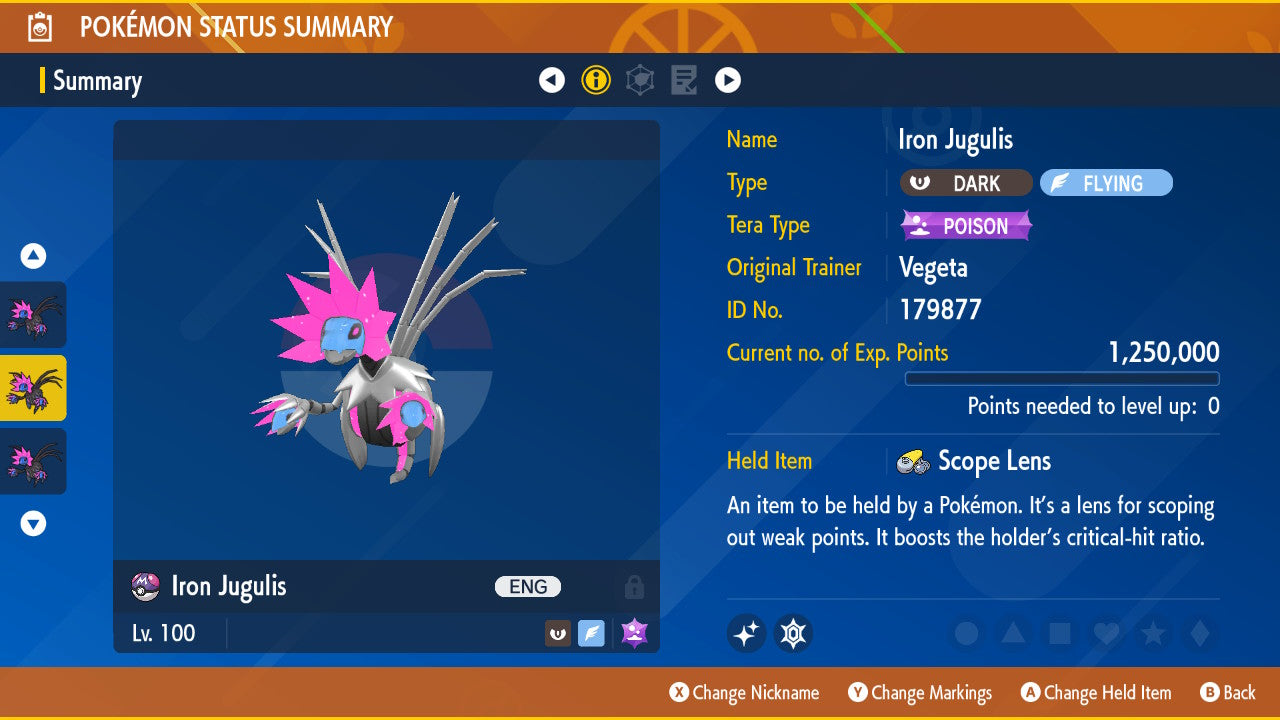Click the Scope Lens held item
This screenshot has width=1280, height=720.
pos(993,461)
